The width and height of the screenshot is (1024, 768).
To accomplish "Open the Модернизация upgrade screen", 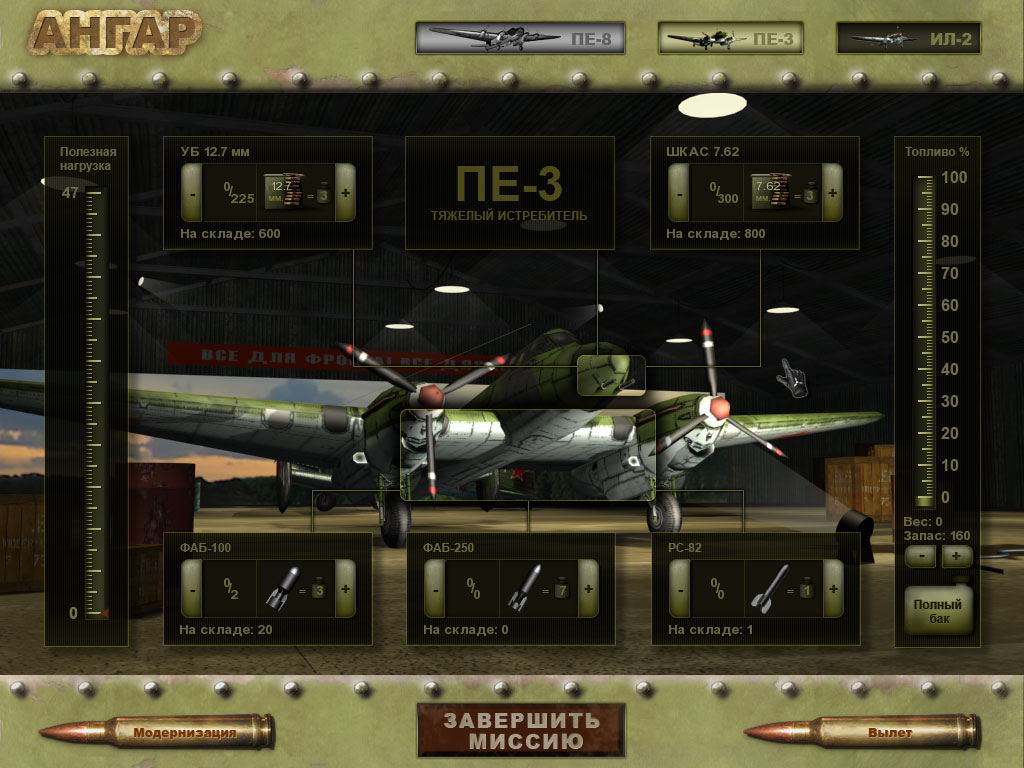I will (185, 733).
